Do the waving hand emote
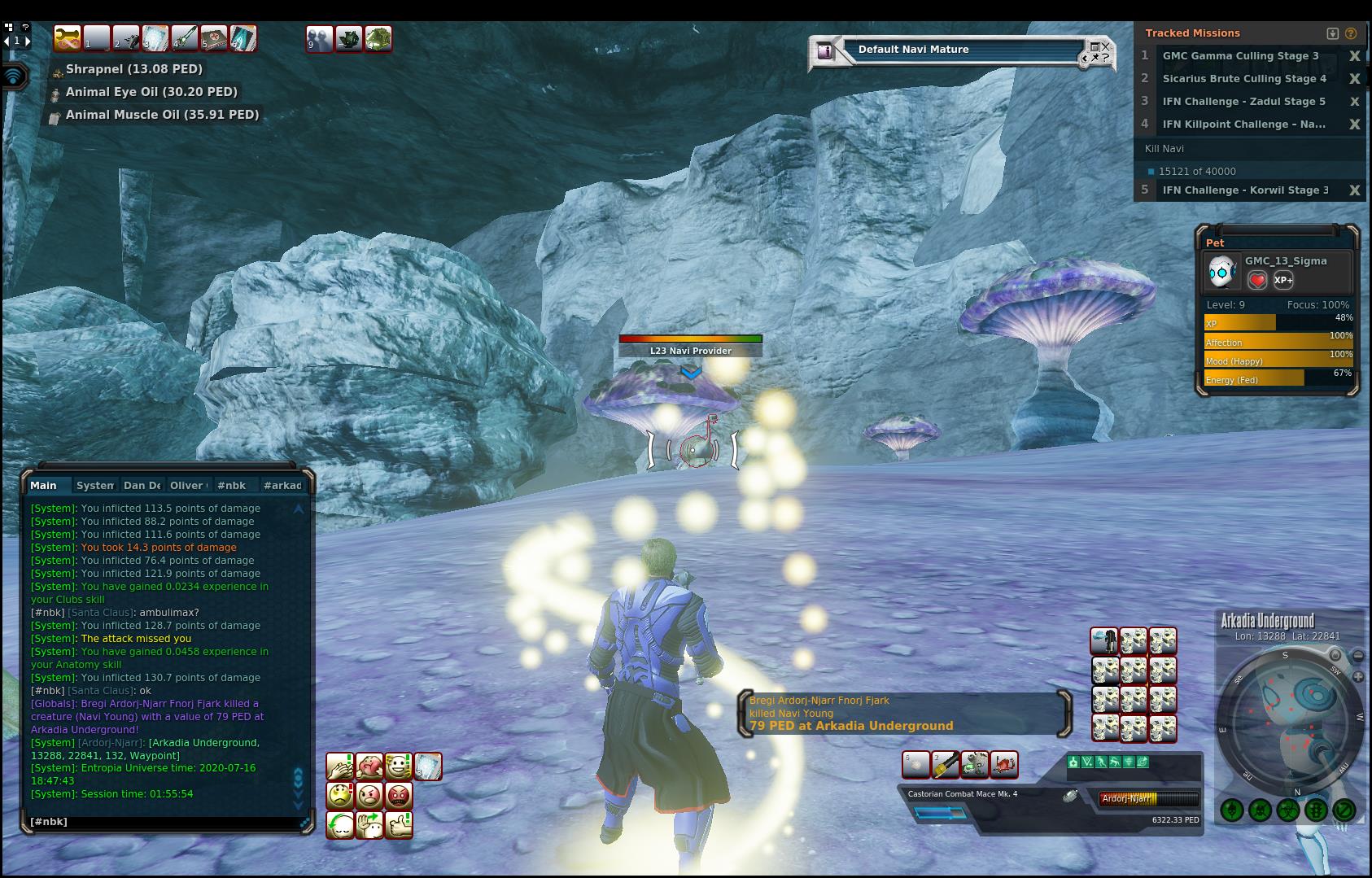1372x878 pixels. [369, 825]
